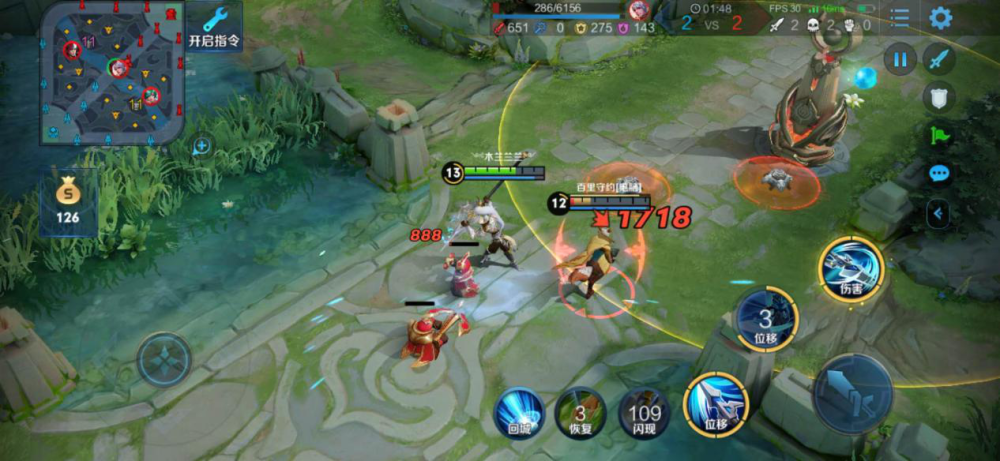Open the settings gear

click(940, 18)
